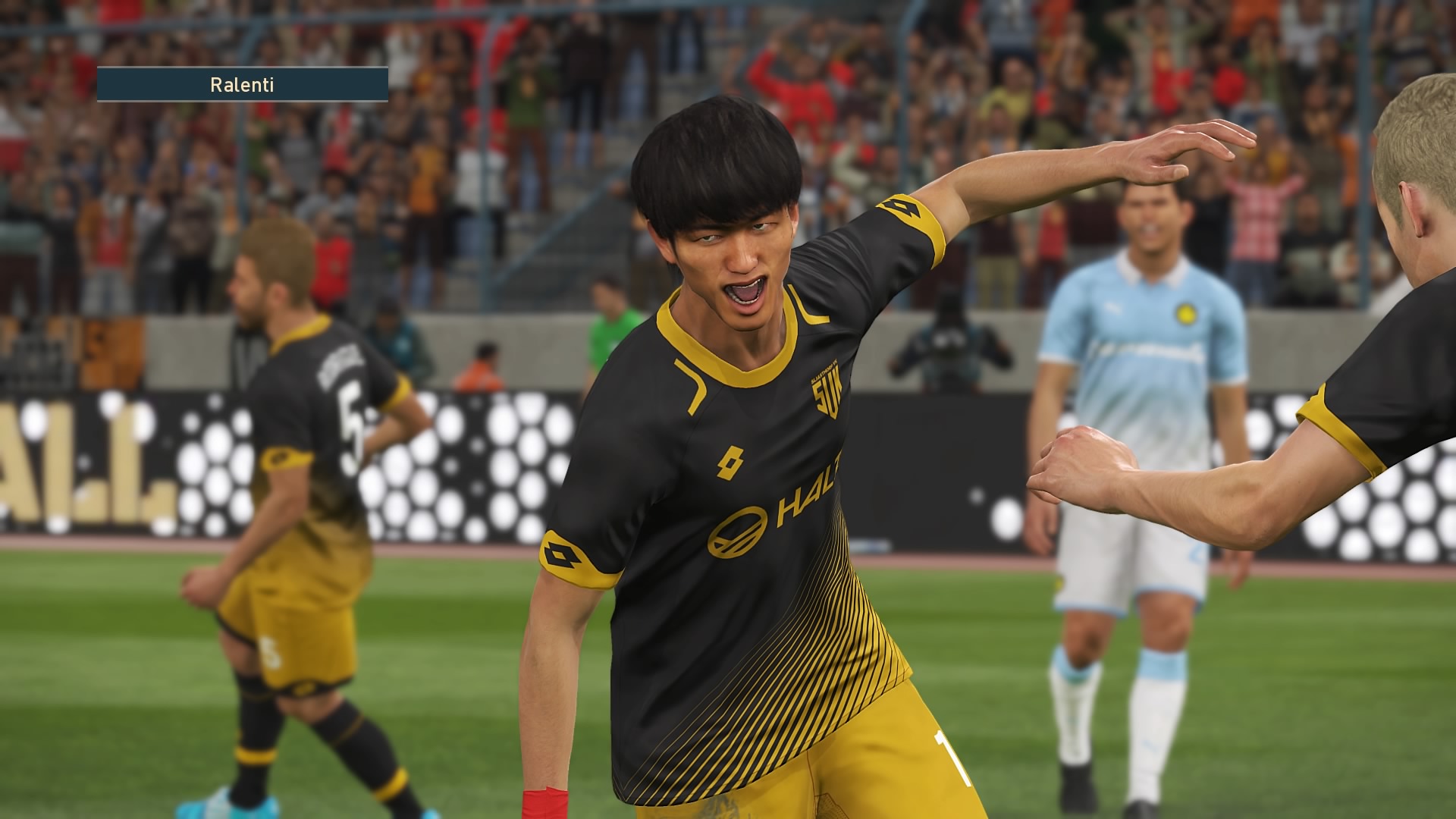Click the Ralenti replay banner
Image resolution: width=1456 pixels, height=819 pixels.
pyautogui.click(x=243, y=84)
